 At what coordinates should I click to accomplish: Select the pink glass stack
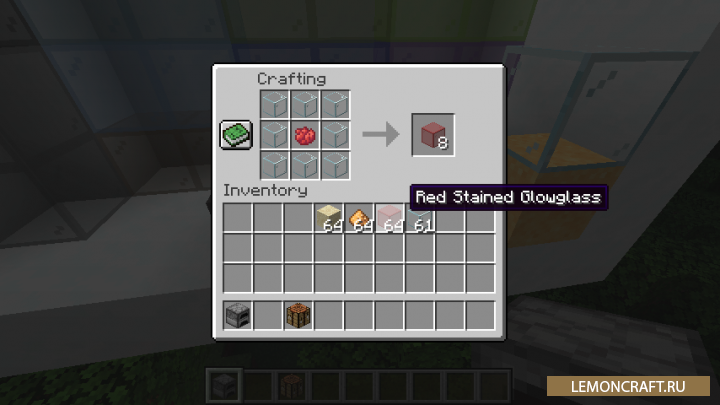click(389, 217)
